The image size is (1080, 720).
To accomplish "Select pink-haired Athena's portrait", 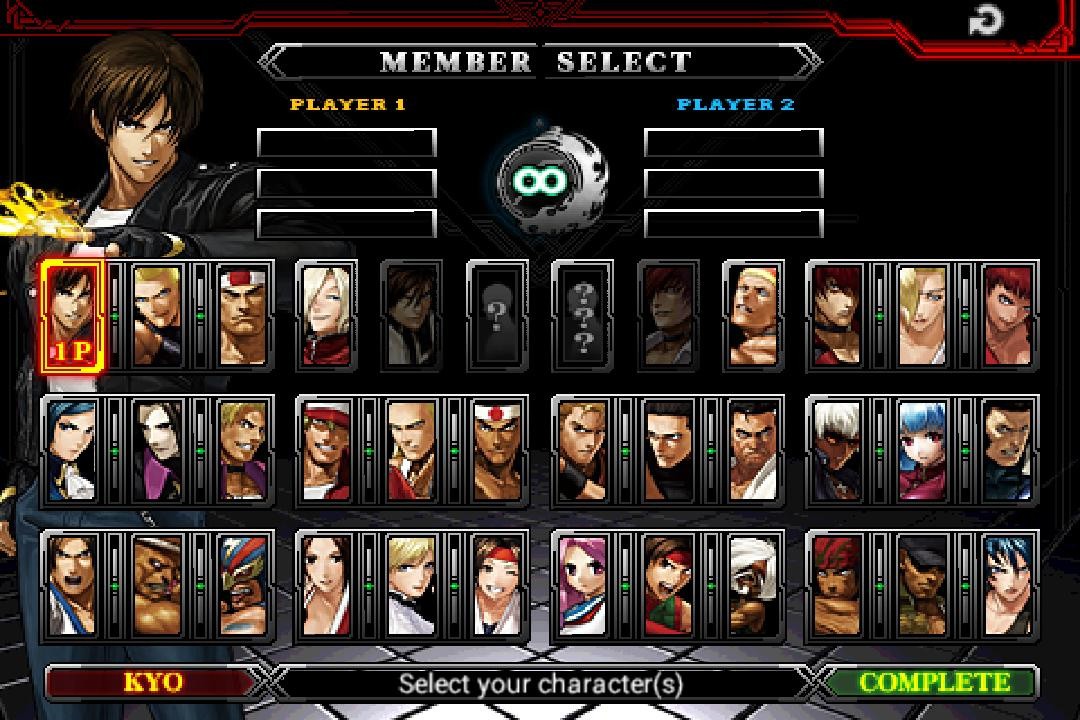I will 582,586.
